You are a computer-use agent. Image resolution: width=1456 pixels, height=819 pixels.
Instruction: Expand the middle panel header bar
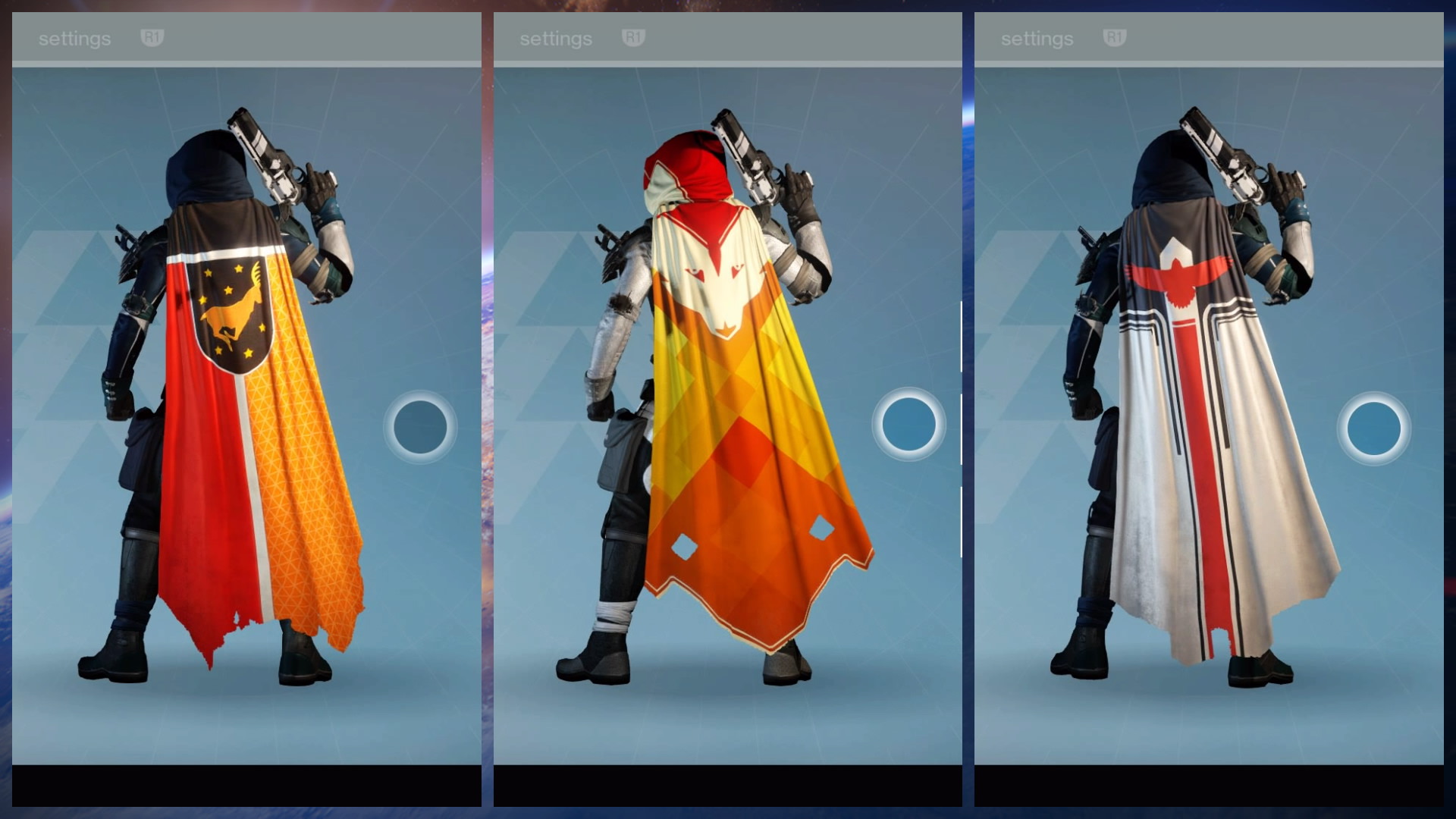pos(728,37)
